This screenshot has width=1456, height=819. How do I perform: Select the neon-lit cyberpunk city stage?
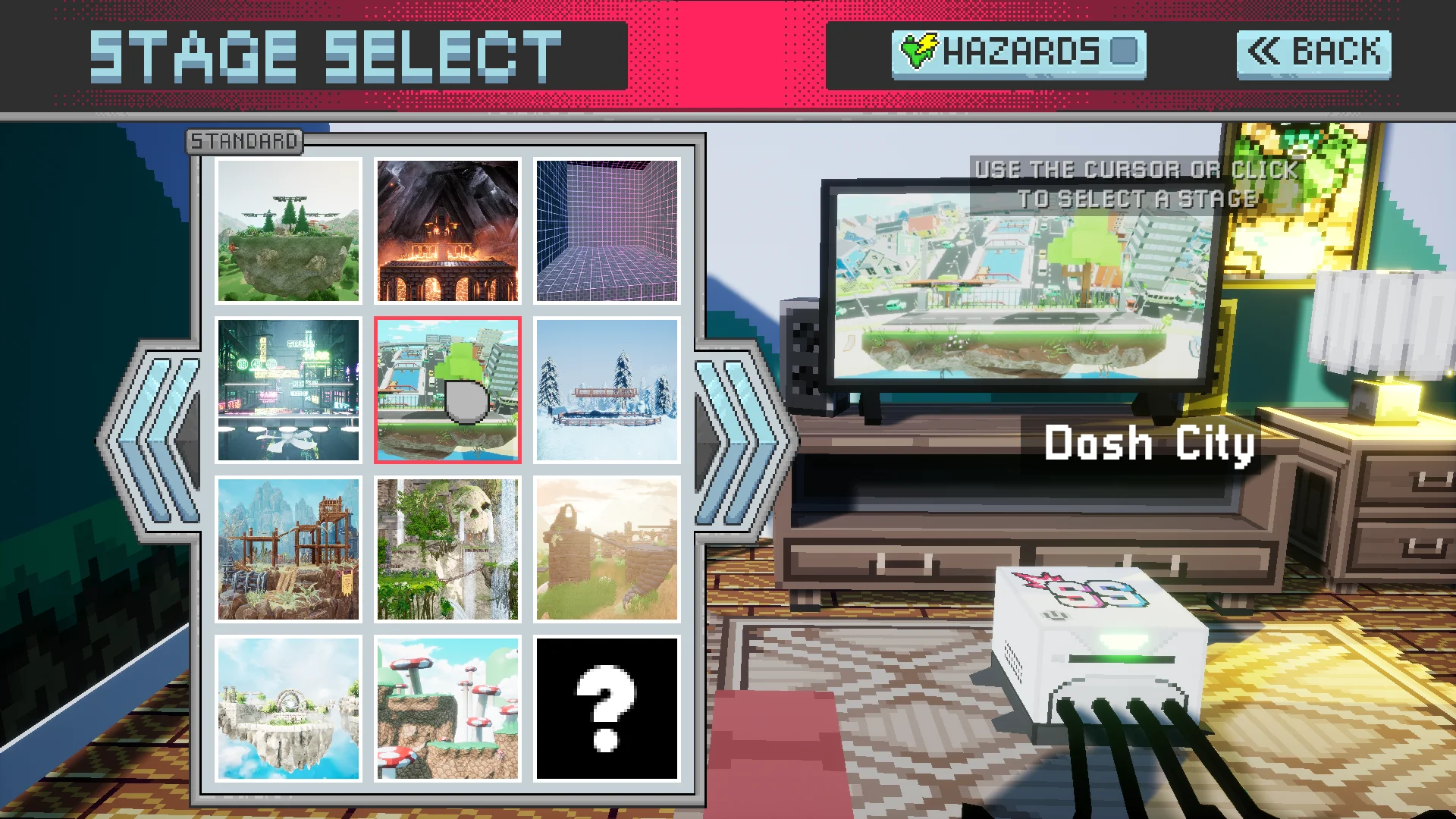(x=288, y=391)
